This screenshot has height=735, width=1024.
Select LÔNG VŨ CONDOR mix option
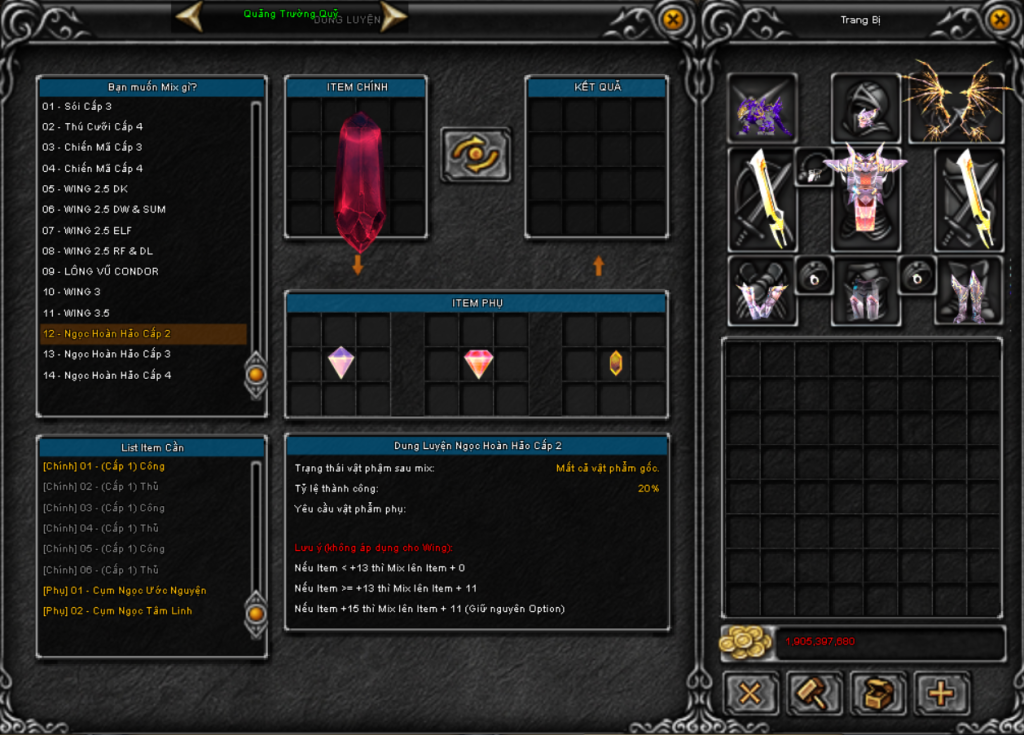tap(100, 271)
